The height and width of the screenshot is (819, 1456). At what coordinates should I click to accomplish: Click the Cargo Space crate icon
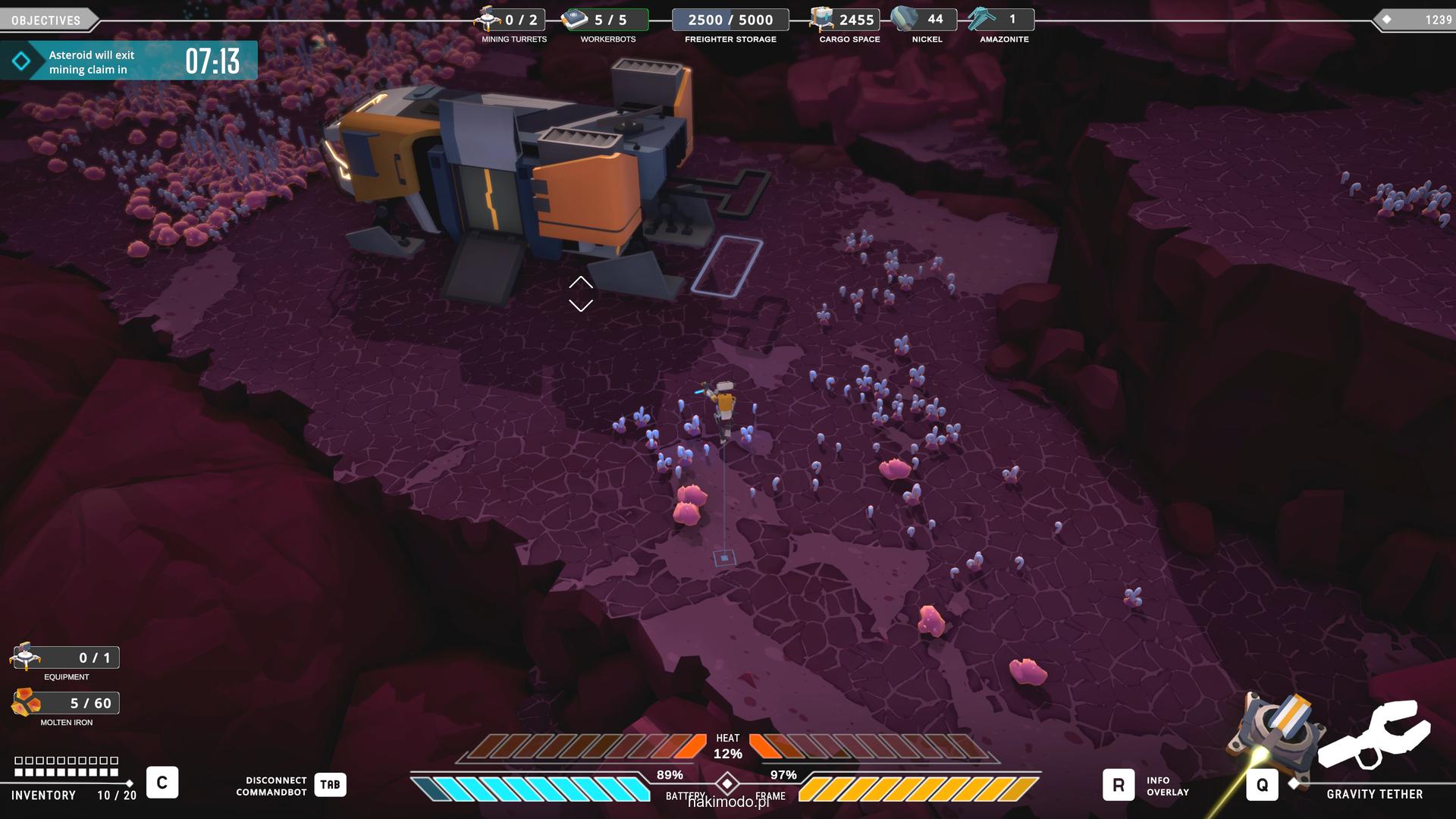[821, 19]
